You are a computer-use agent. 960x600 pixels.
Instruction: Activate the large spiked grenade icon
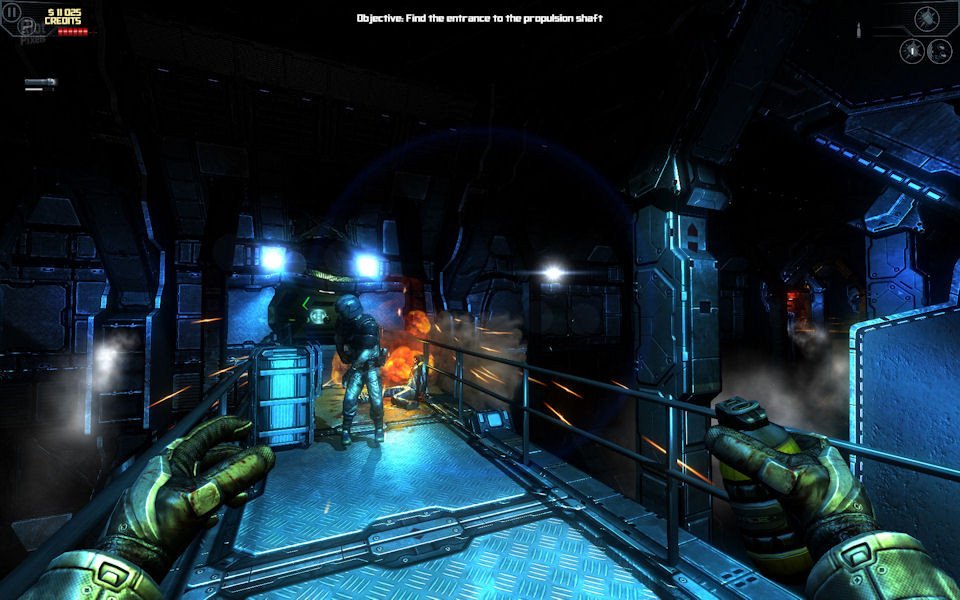coord(929,17)
